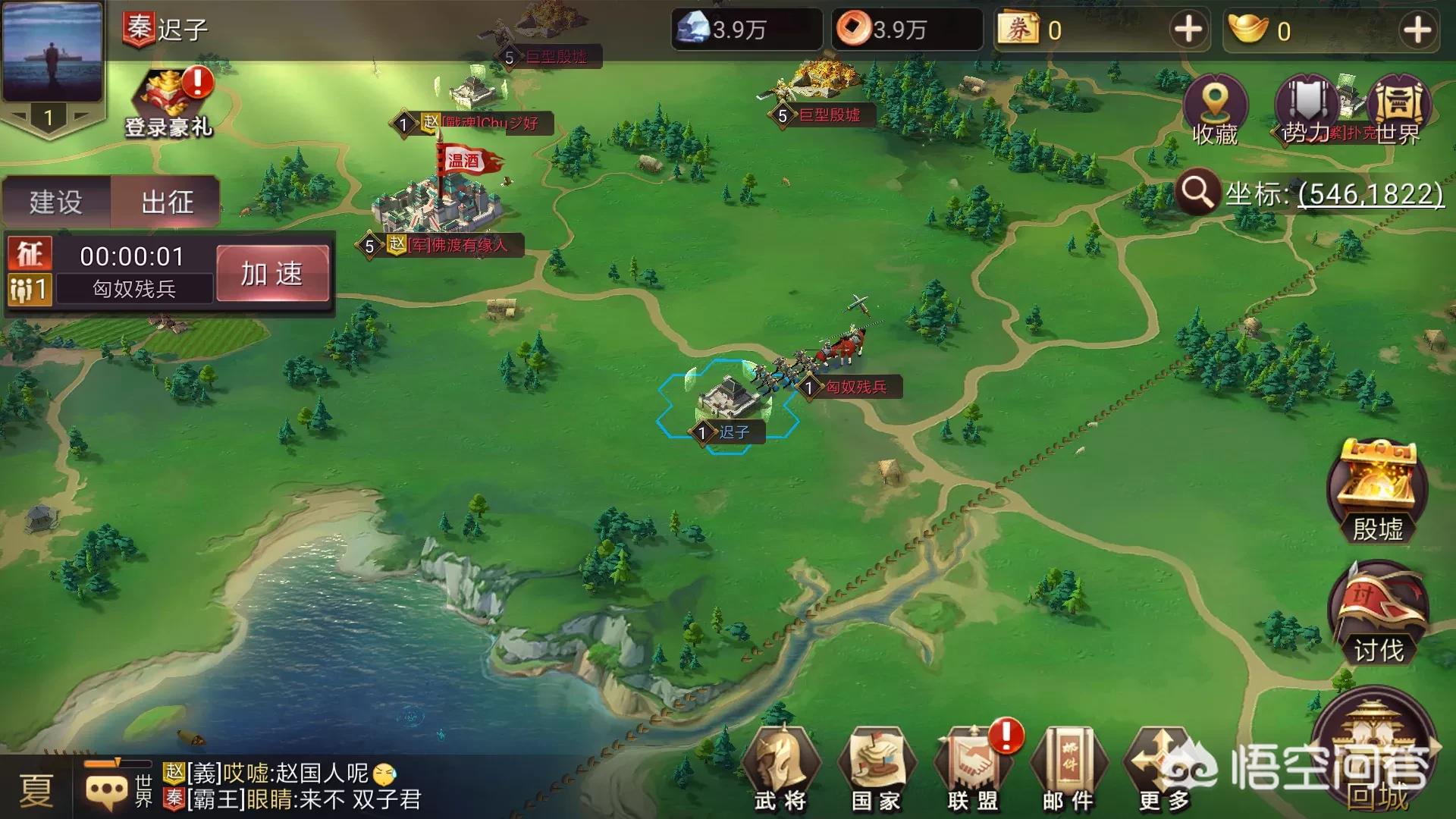
Task: Speed up the march with 加速
Action: (272, 274)
